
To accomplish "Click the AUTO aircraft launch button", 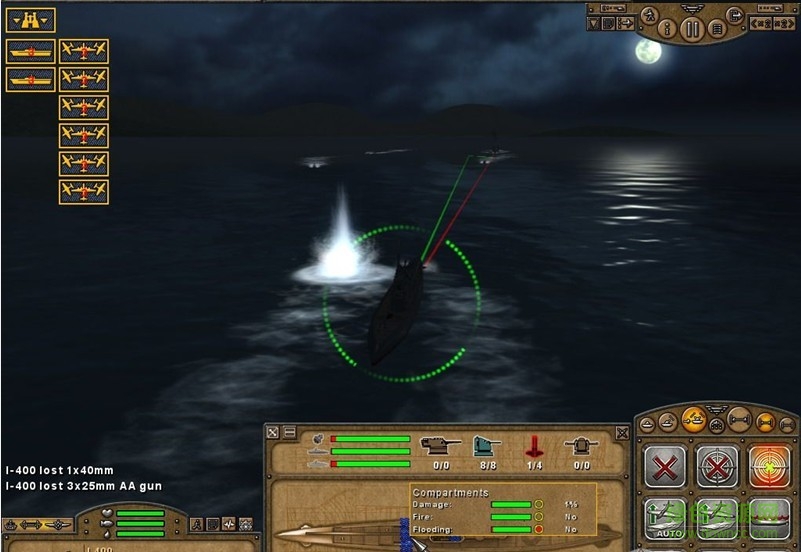I will click(x=664, y=520).
